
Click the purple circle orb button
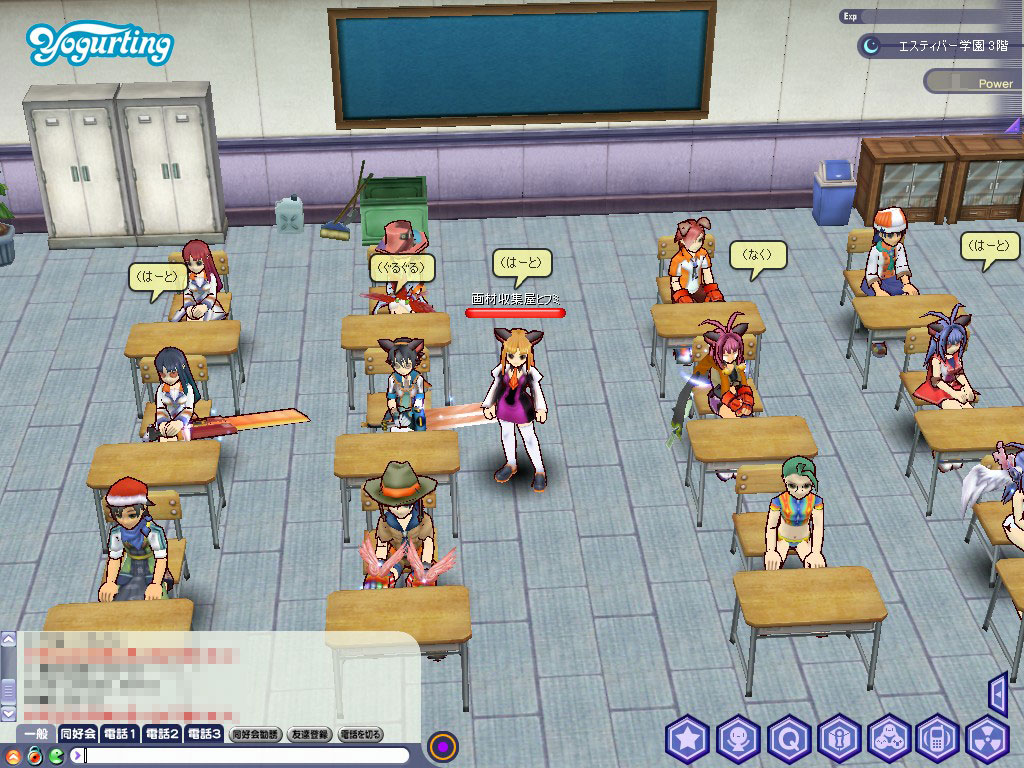pyautogui.click(x=443, y=746)
